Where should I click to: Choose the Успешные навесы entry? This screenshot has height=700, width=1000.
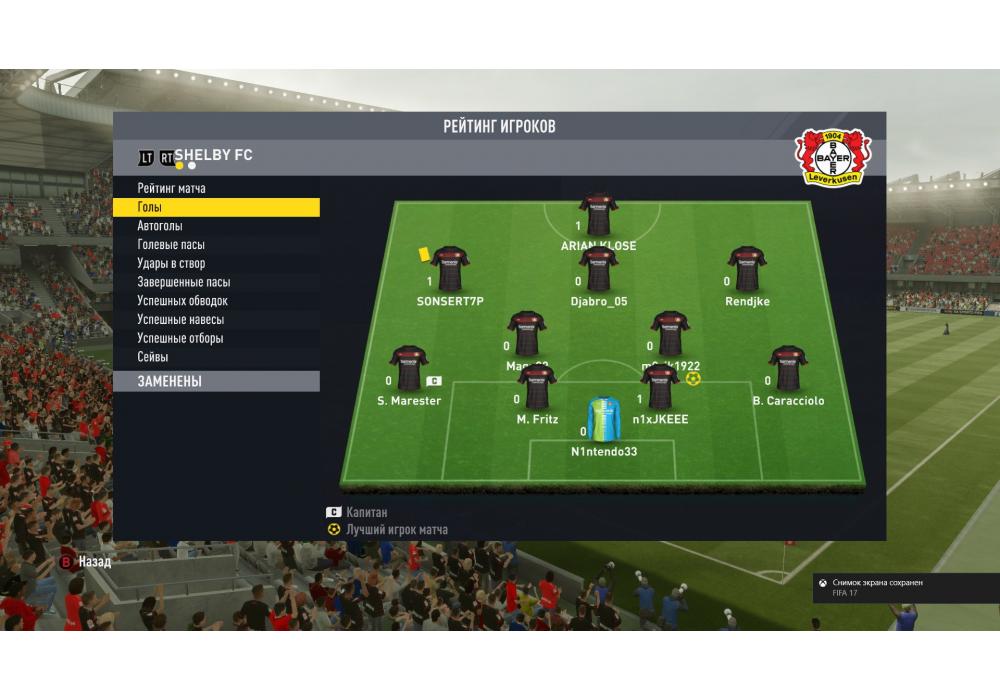[x=180, y=320]
